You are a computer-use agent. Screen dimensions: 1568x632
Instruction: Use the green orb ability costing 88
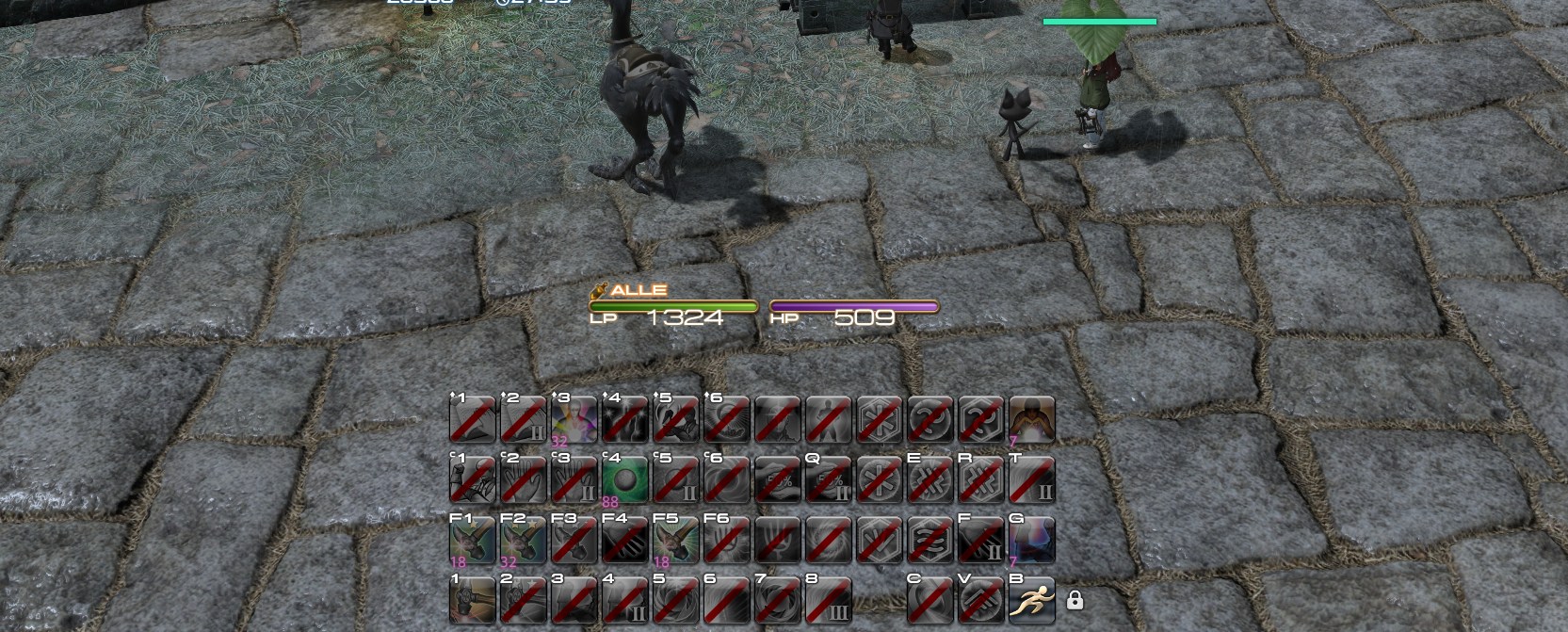624,479
